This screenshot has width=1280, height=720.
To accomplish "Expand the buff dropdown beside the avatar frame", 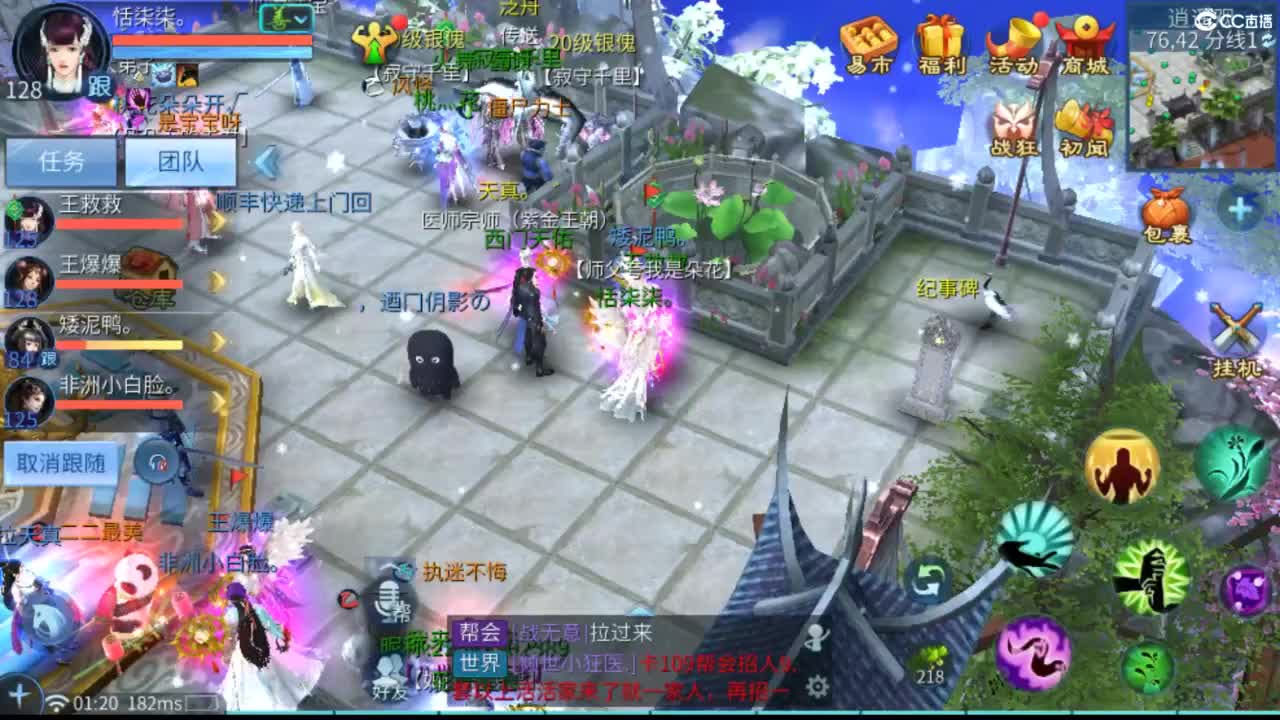I will pyautogui.click(x=298, y=18).
